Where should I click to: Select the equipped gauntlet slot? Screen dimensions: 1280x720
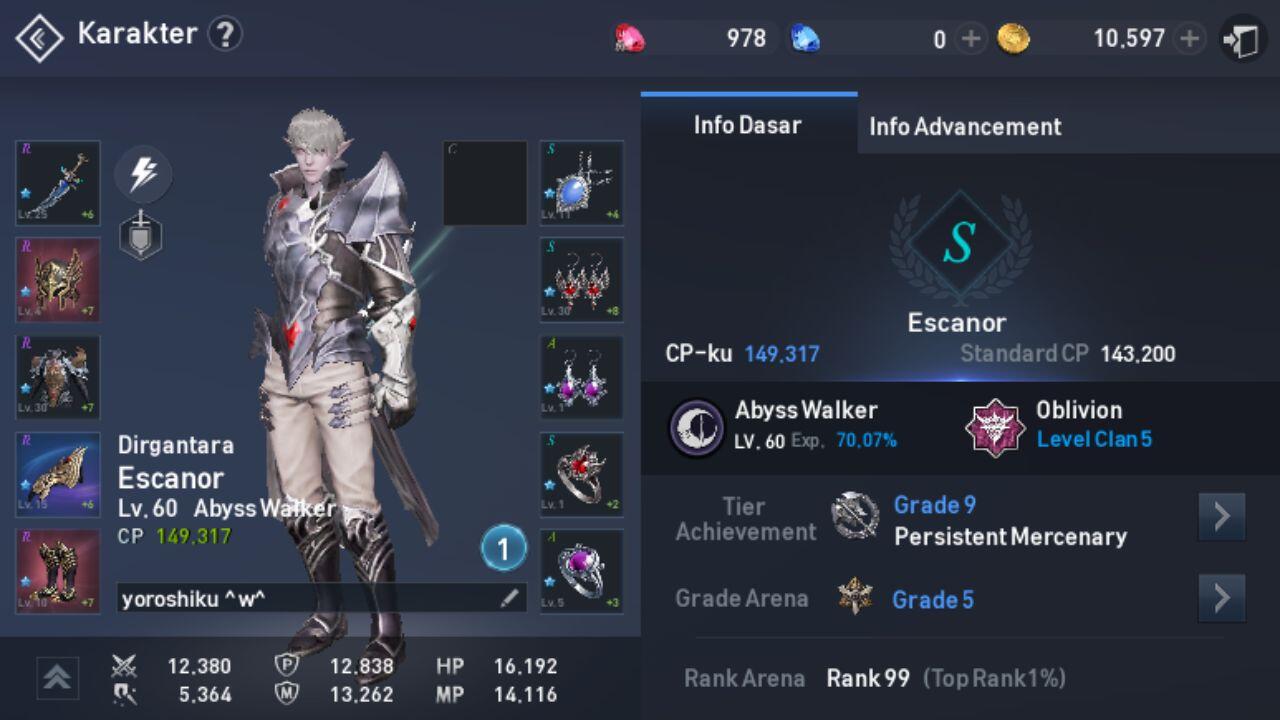tap(58, 474)
